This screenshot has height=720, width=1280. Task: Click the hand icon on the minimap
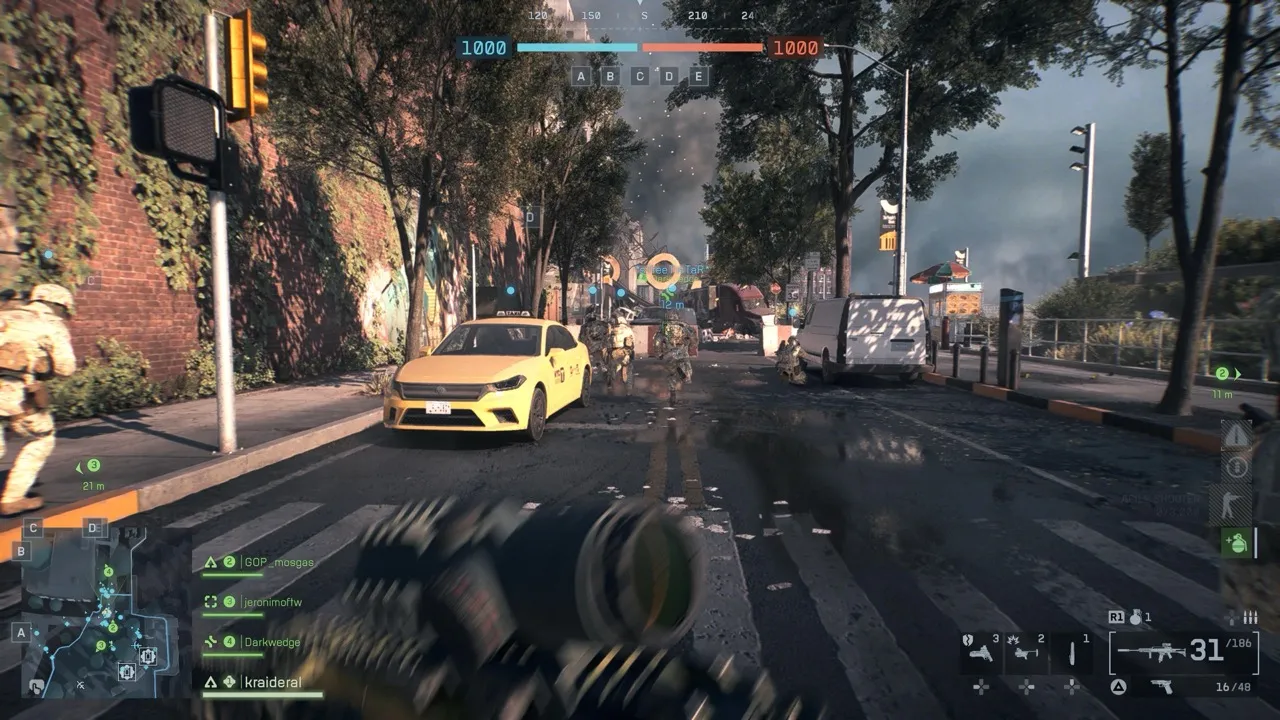(x=36, y=687)
